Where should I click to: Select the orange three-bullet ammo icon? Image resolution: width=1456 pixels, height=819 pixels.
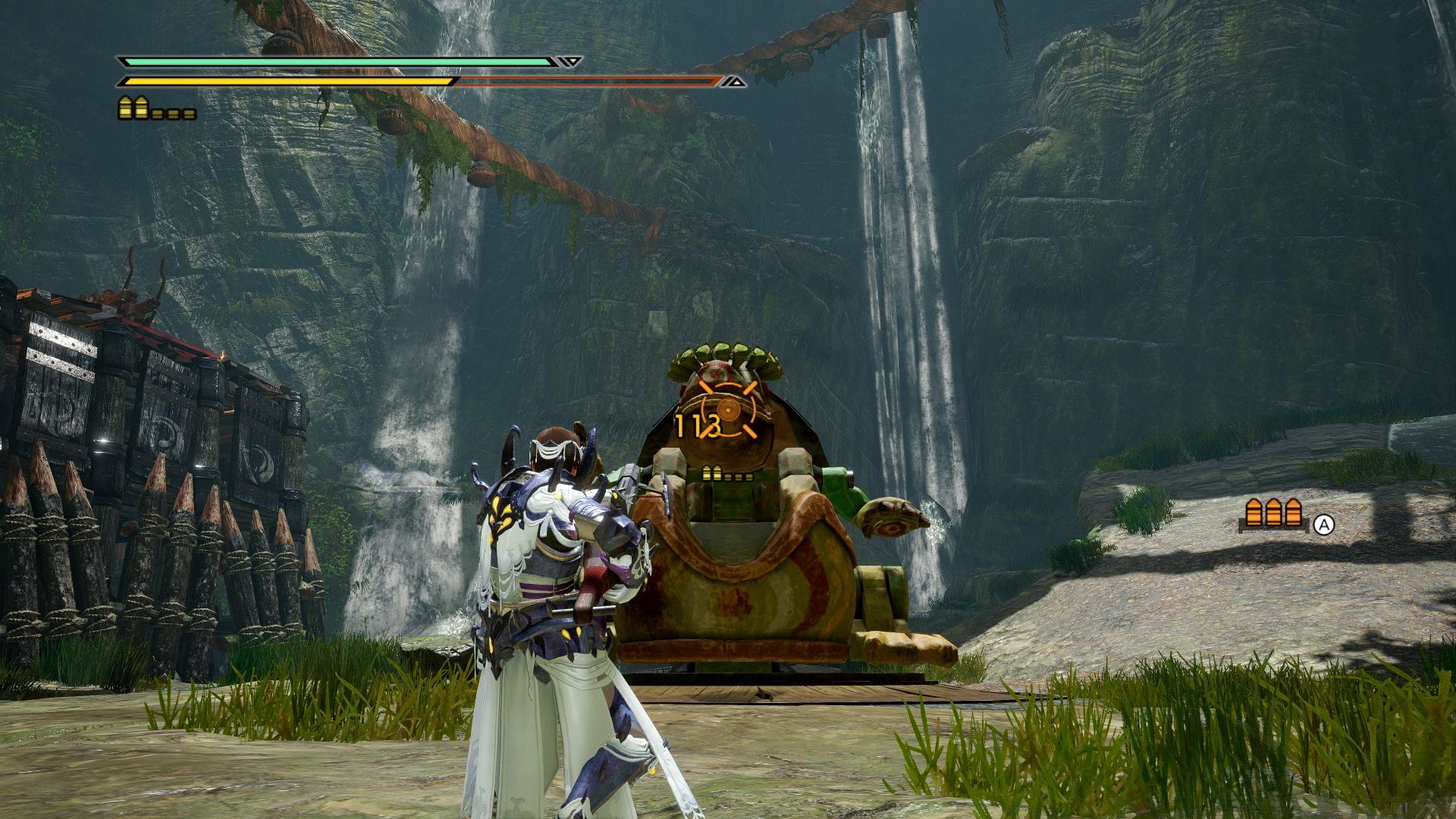tap(1273, 514)
